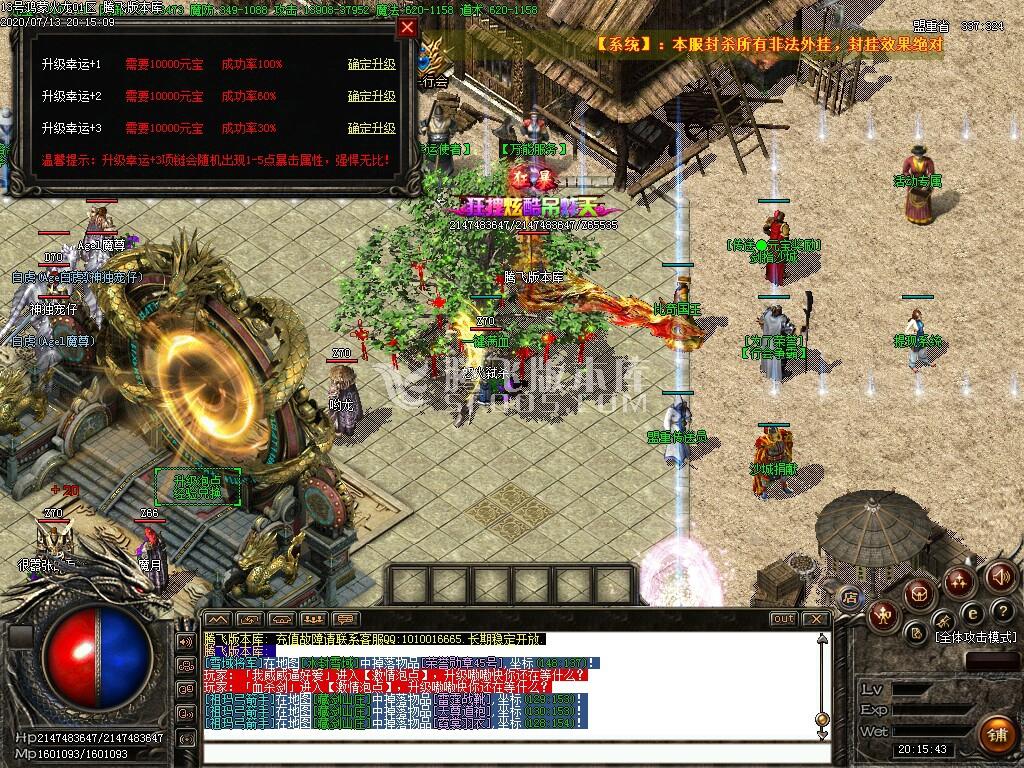Click the chat scrollbar down arrow

tap(822, 734)
